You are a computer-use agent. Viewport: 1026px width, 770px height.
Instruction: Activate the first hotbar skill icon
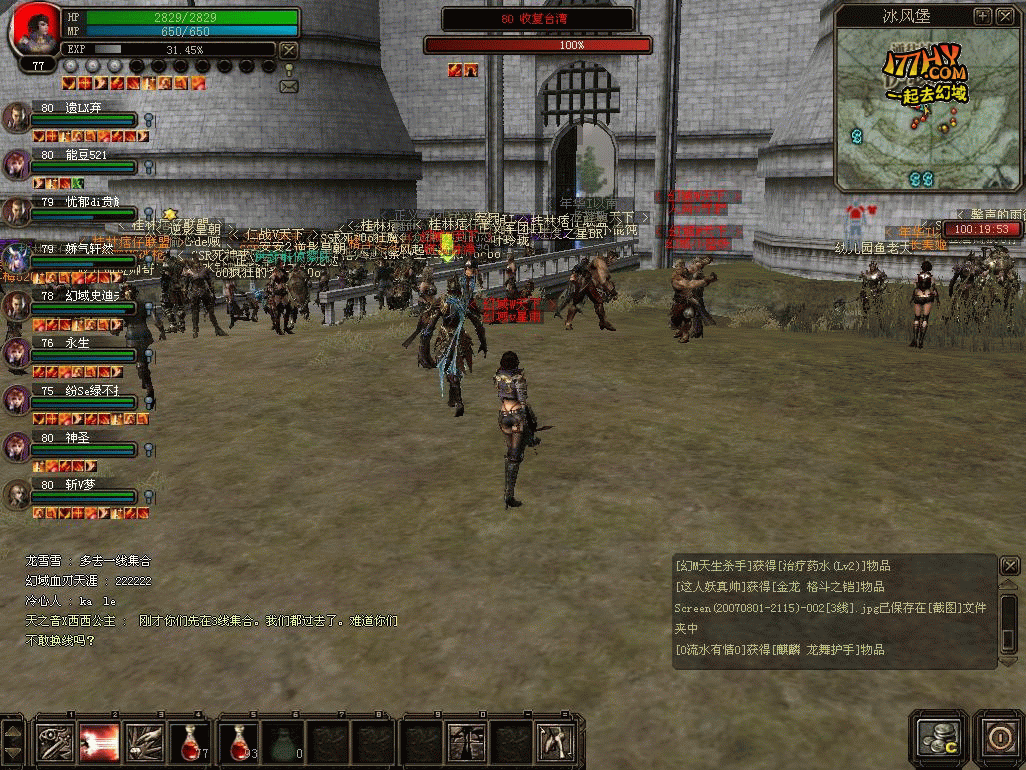point(54,742)
